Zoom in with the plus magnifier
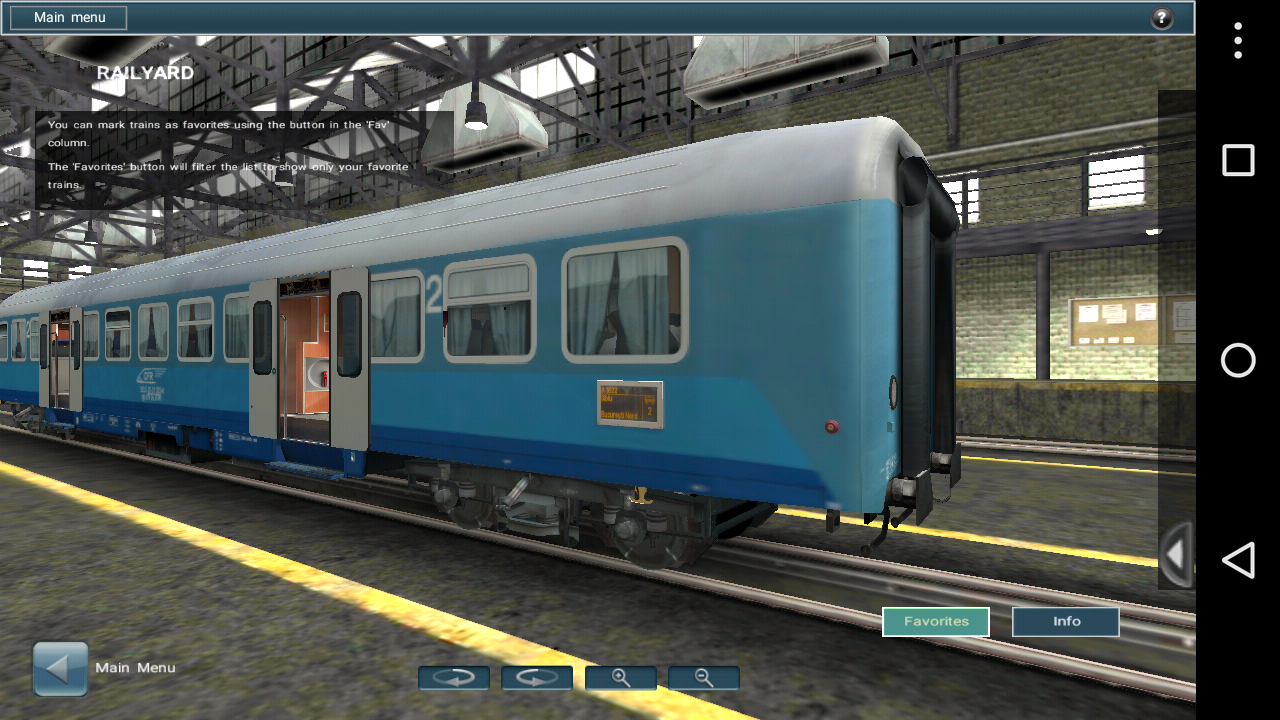The height and width of the screenshot is (720, 1280). click(621, 678)
